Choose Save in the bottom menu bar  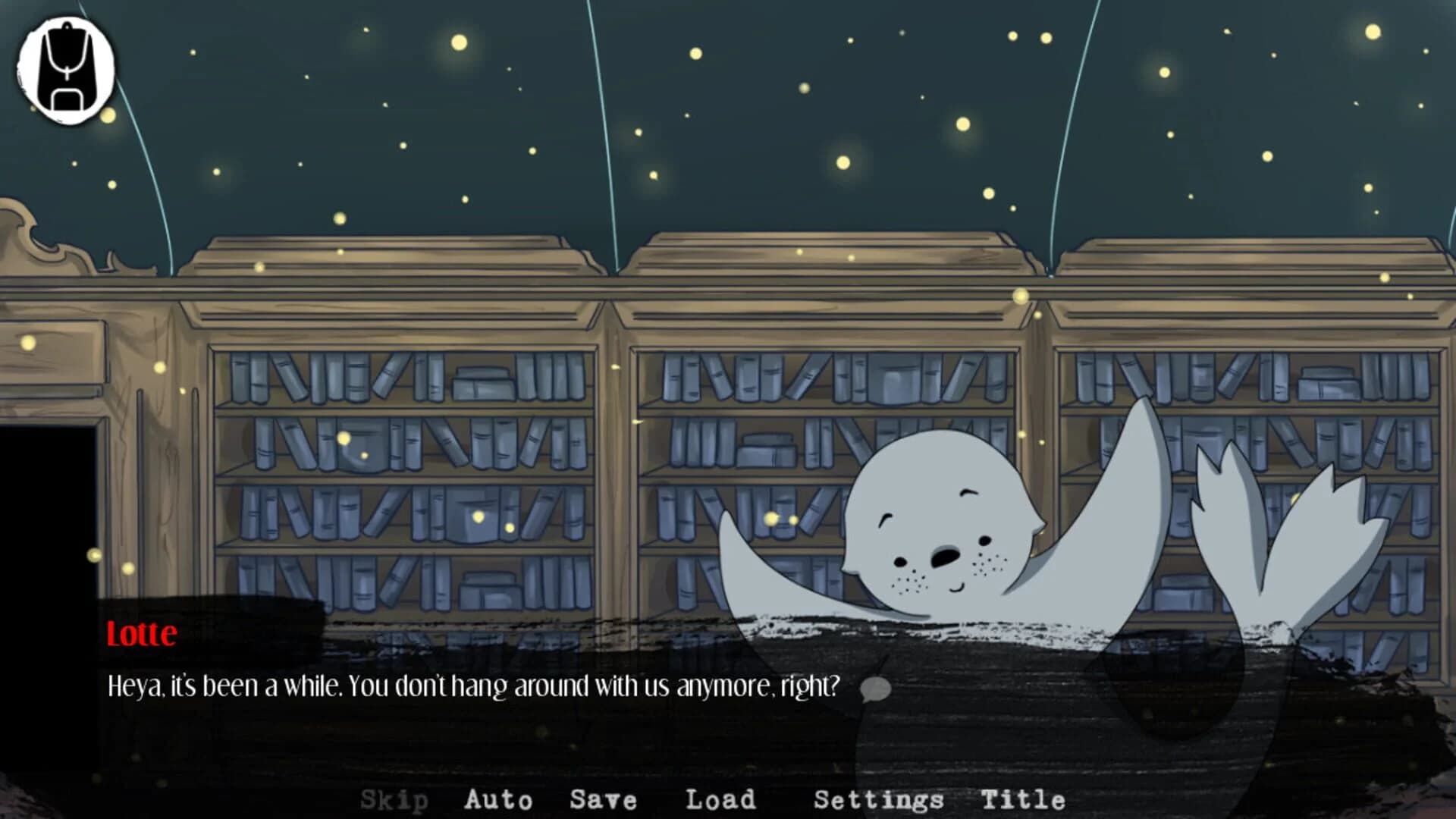pos(603,799)
